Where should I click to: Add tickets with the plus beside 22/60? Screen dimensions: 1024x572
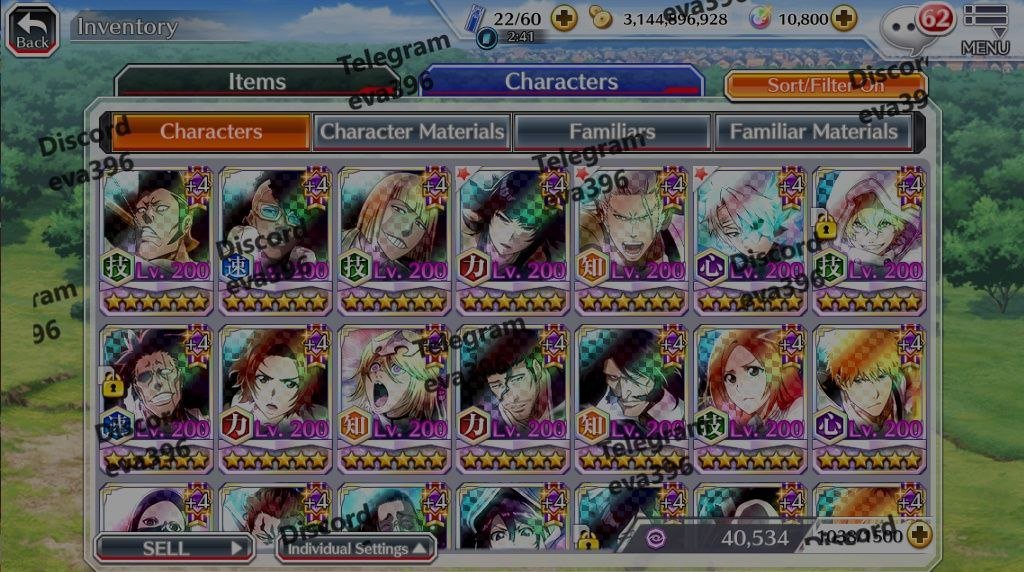coord(564,18)
